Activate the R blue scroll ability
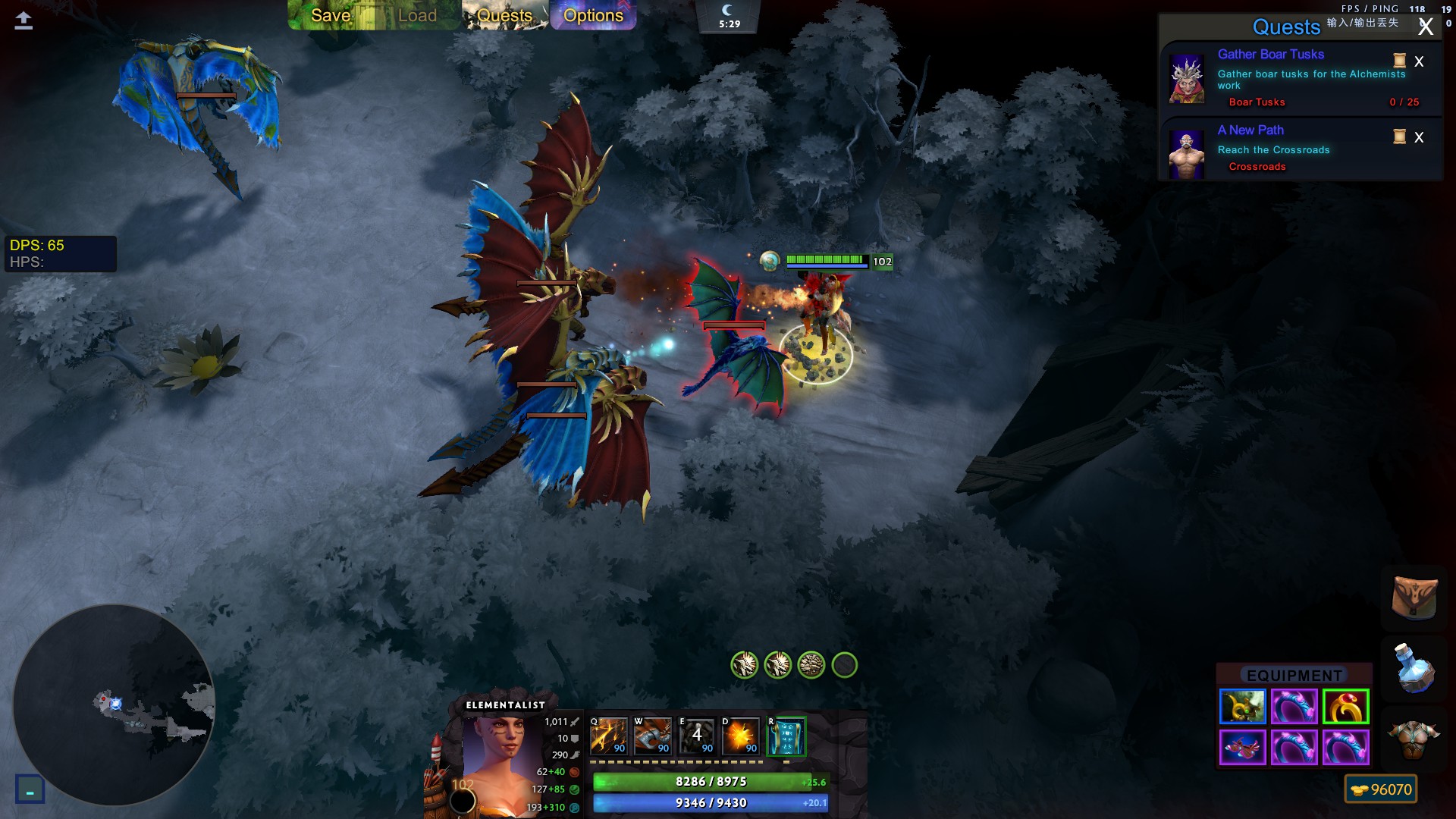The height and width of the screenshot is (819, 1456). (x=786, y=736)
